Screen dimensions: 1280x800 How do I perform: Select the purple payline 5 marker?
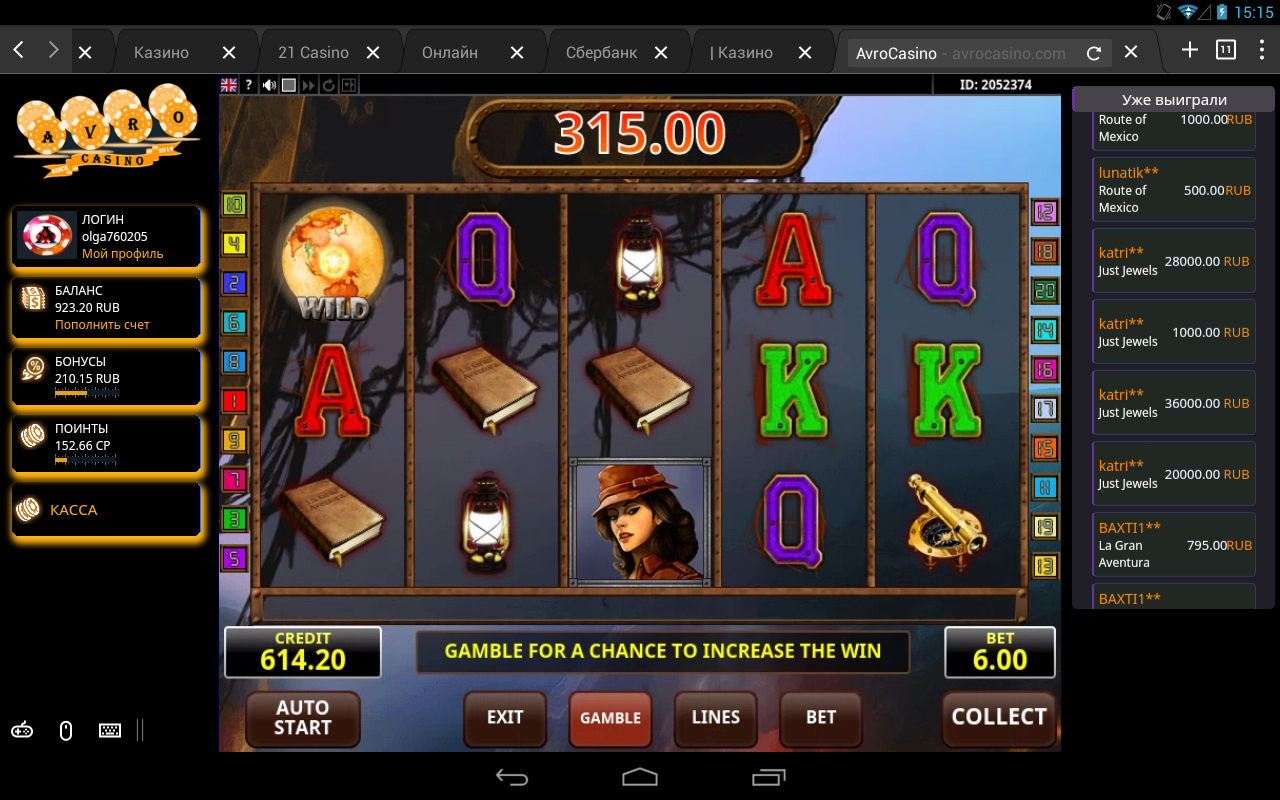234,558
